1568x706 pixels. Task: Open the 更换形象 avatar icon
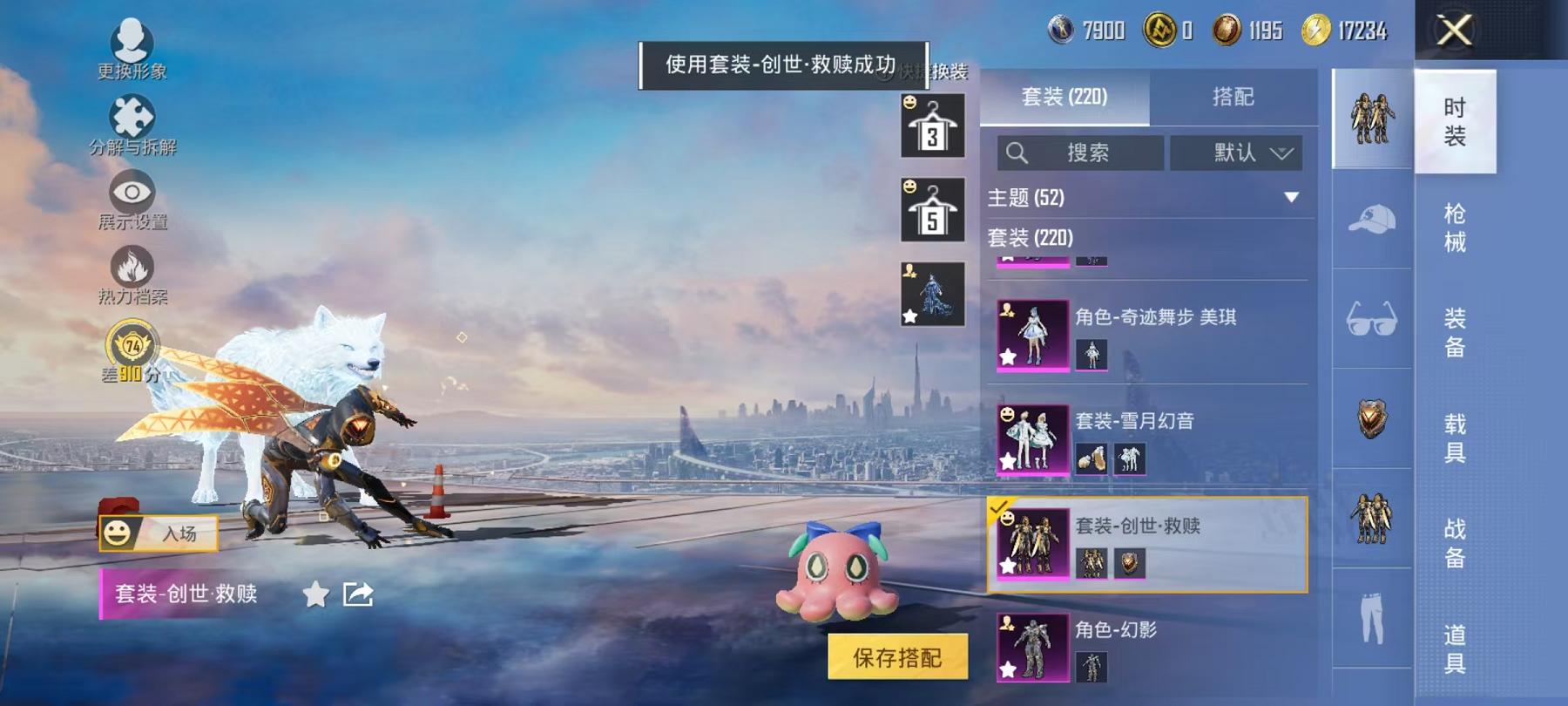[x=131, y=37]
